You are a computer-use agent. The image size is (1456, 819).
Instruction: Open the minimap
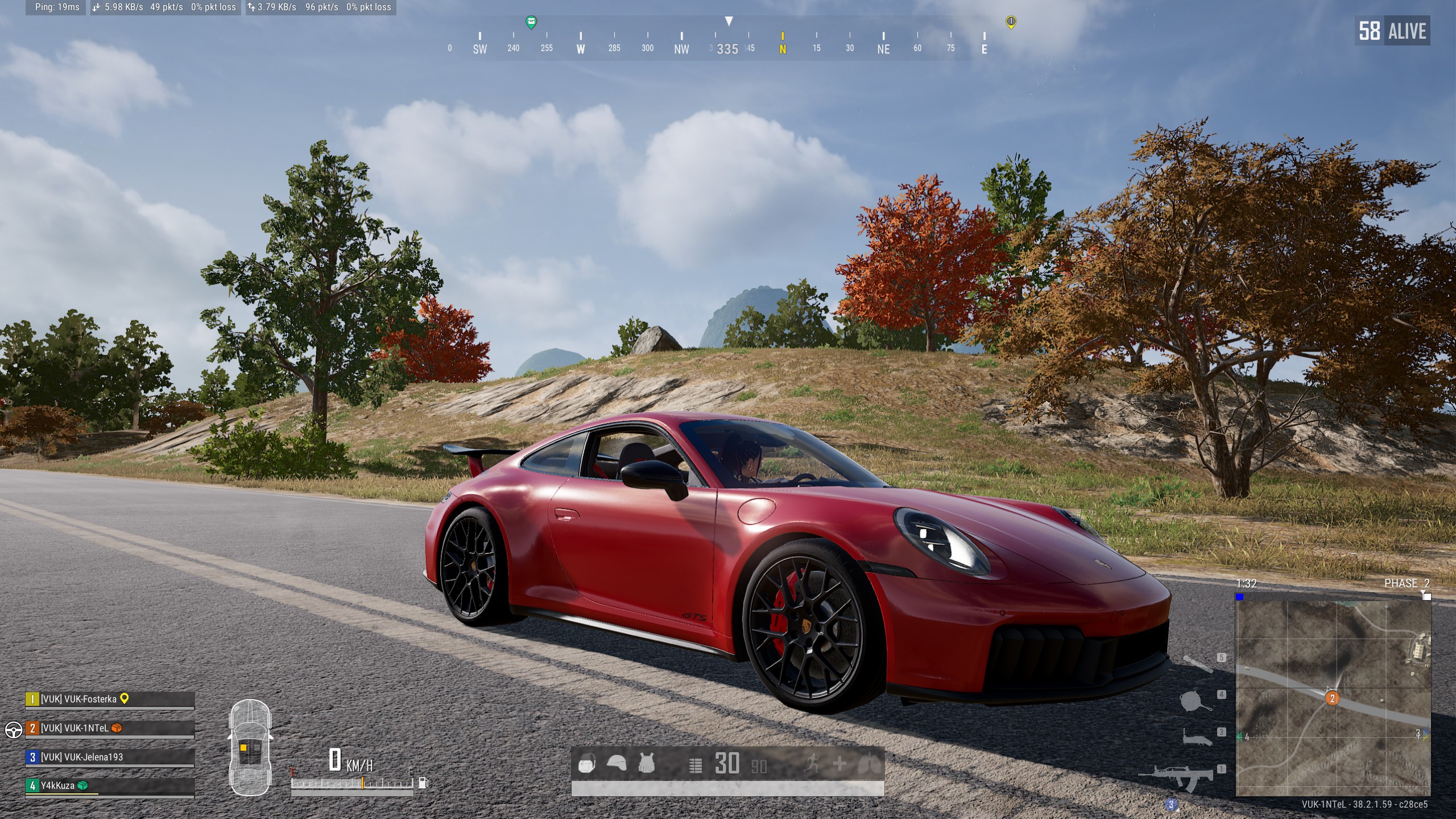(x=1333, y=698)
